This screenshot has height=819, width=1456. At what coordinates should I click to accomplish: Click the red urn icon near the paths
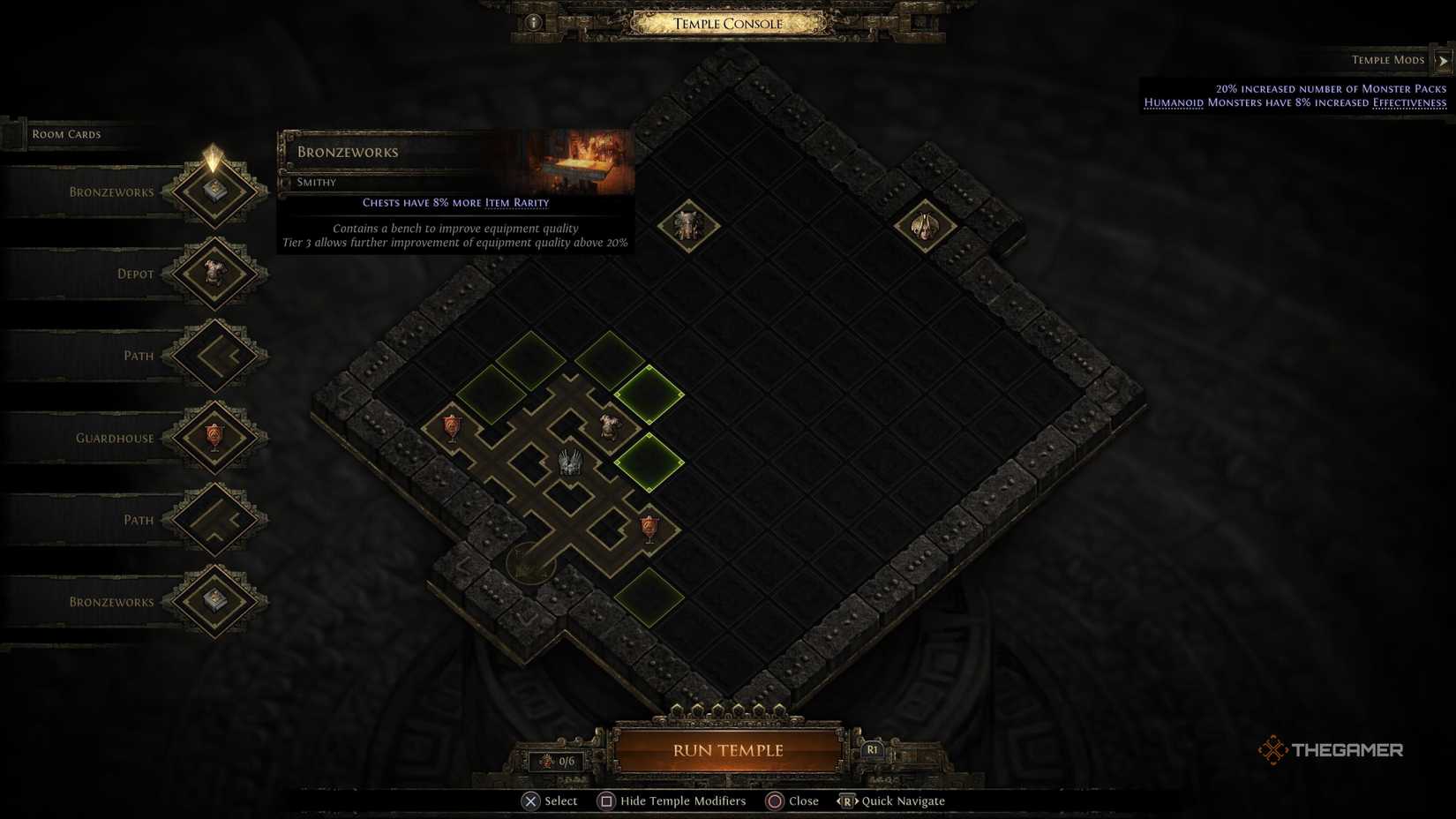tap(451, 425)
